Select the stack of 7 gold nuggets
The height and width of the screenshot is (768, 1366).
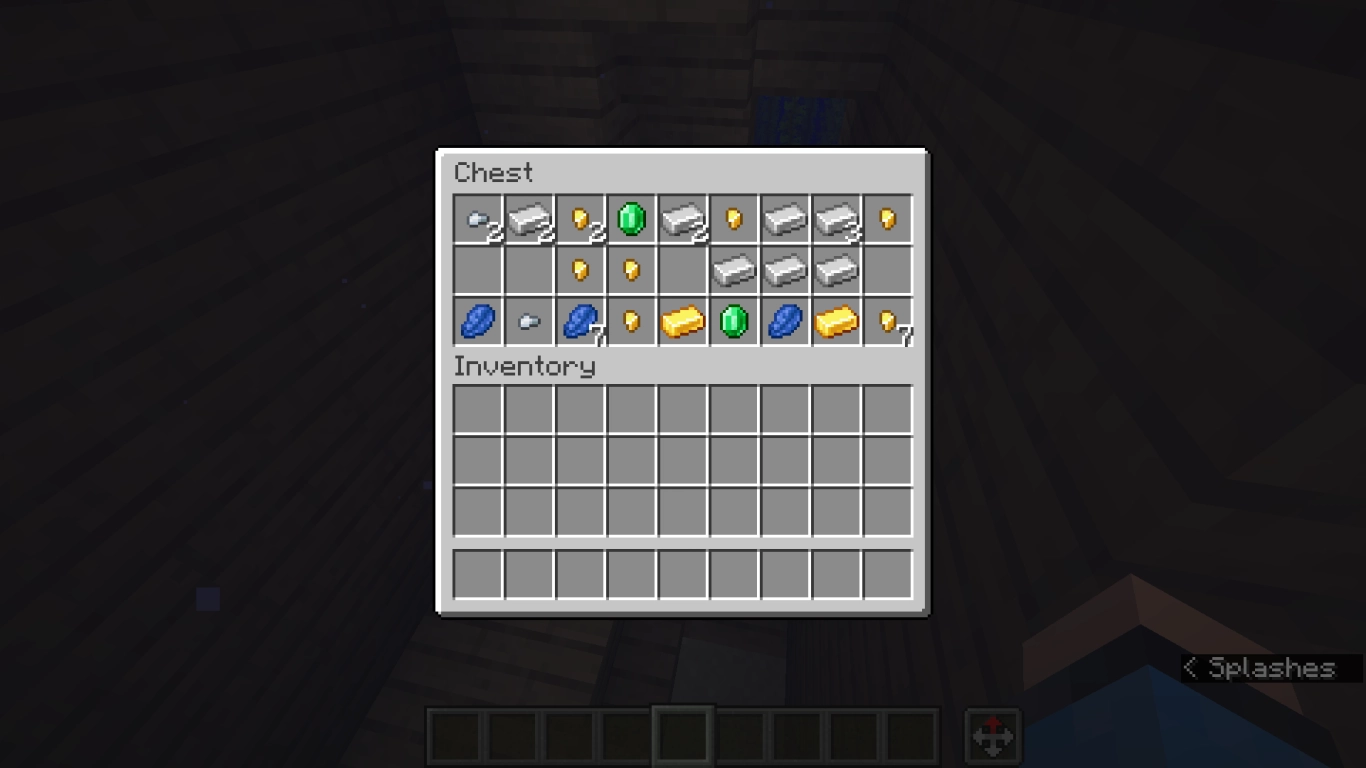(889, 320)
